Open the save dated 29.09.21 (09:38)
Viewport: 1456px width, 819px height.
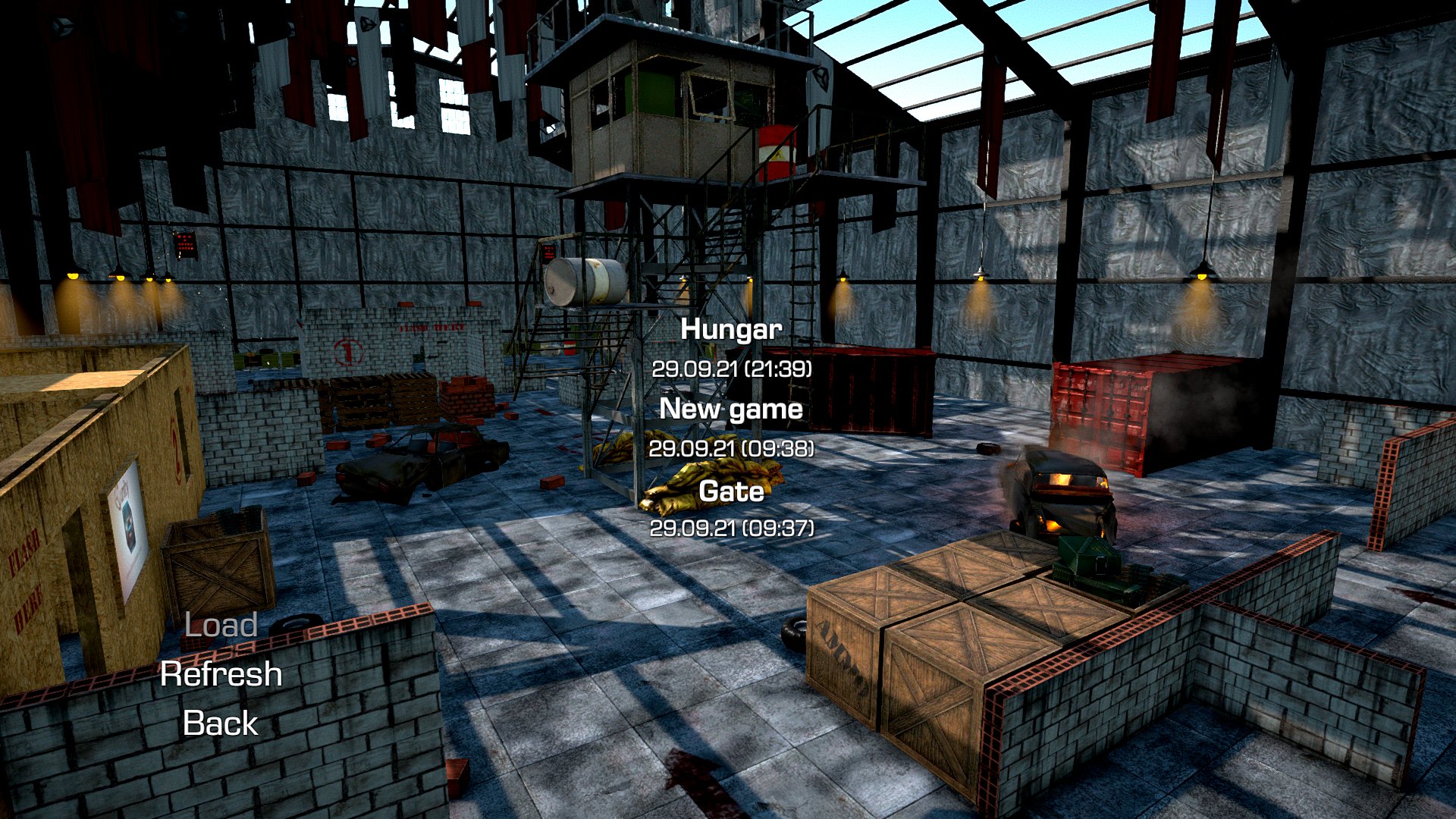(x=733, y=450)
